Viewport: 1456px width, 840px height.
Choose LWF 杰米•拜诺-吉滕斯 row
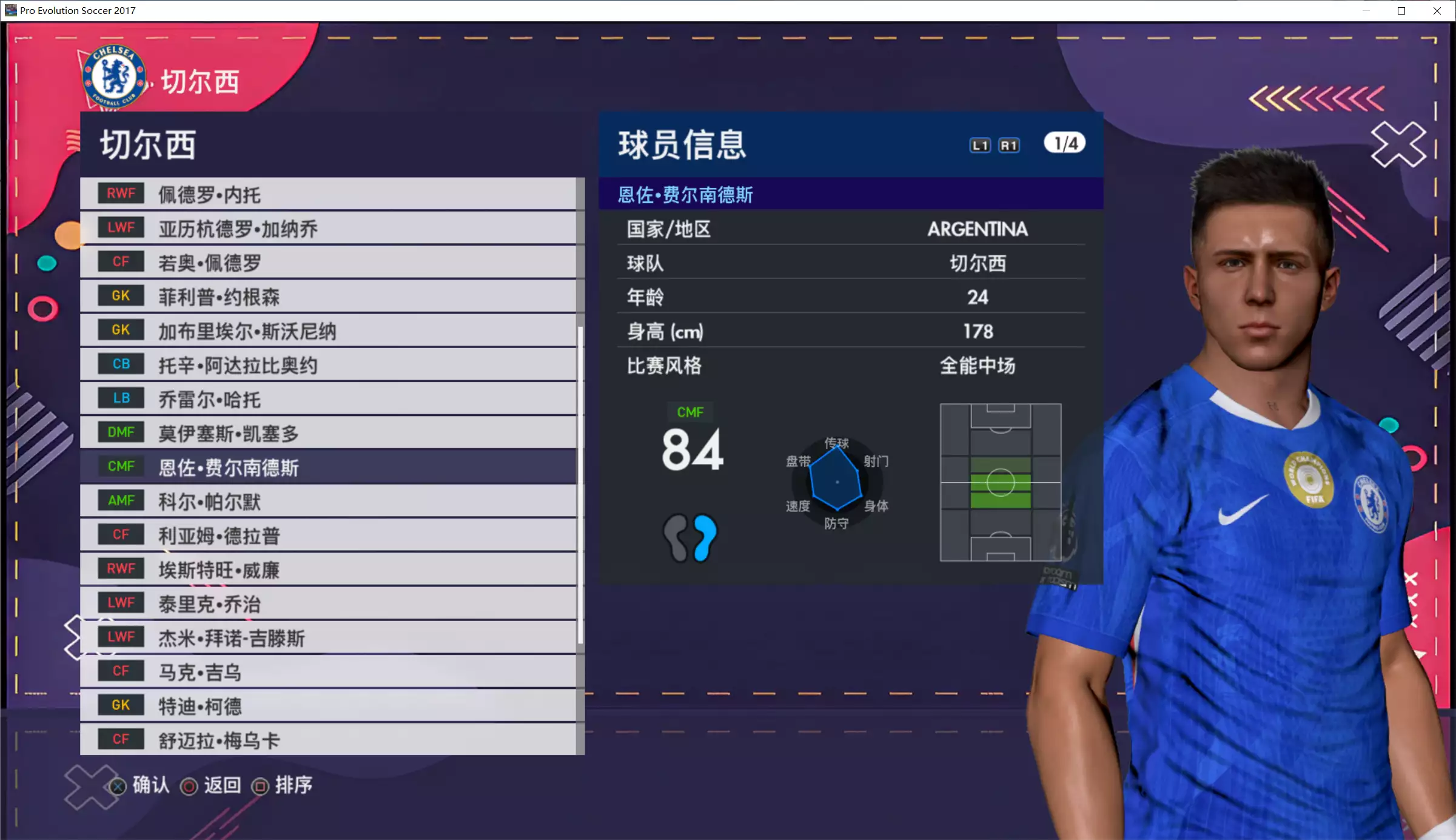pos(327,637)
